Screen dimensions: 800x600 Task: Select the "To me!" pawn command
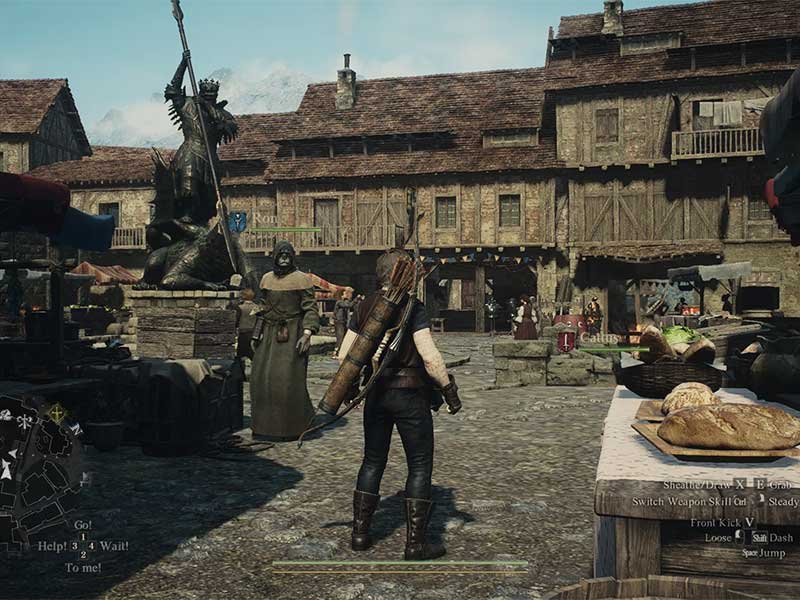[x=83, y=567]
